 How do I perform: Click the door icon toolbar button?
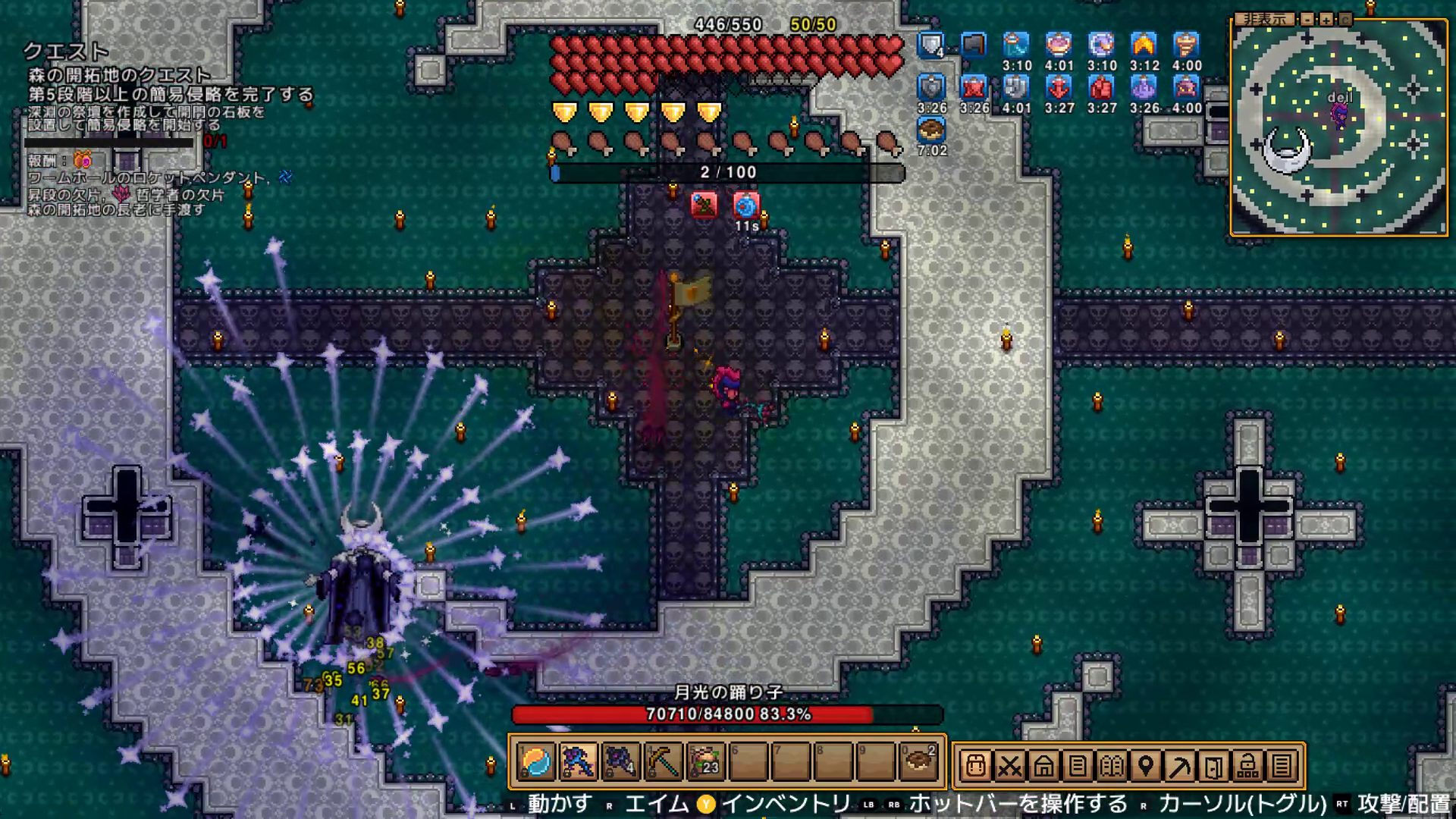point(1214,766)
